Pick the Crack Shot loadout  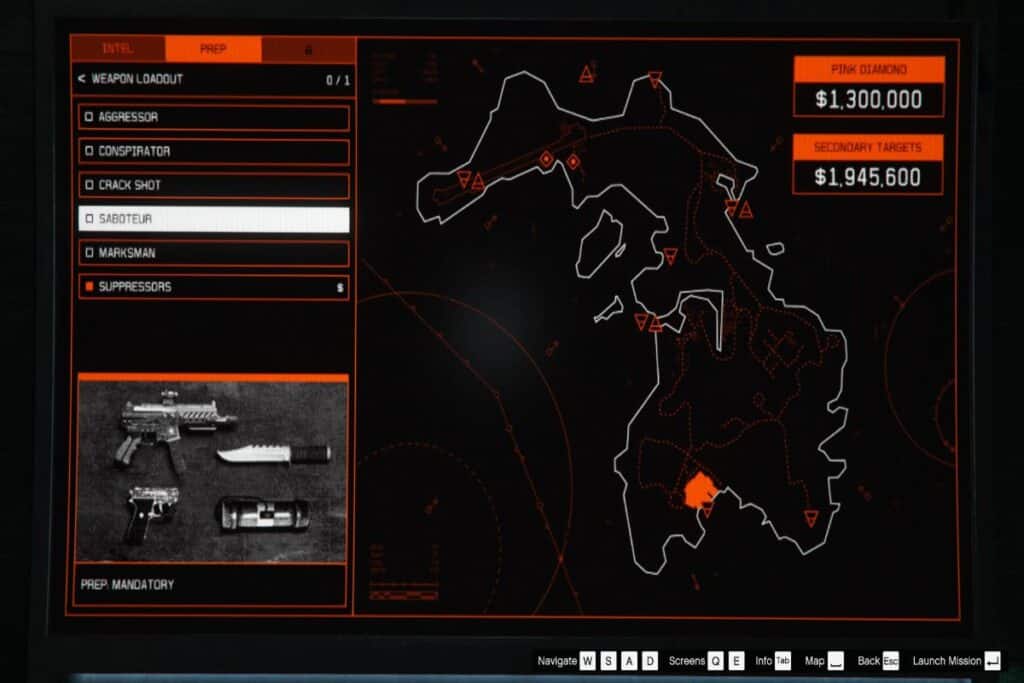click(x=214, y=185)
